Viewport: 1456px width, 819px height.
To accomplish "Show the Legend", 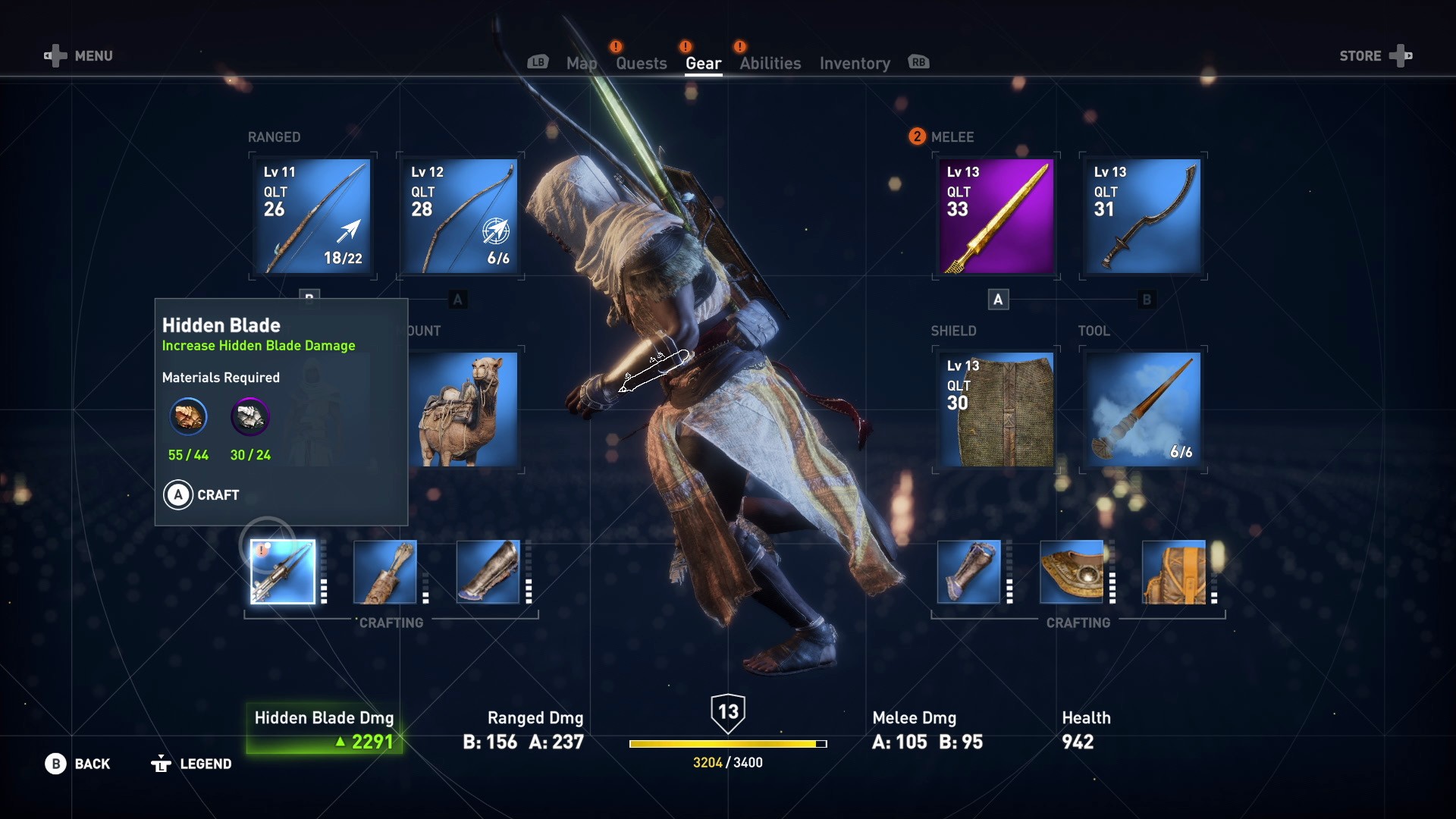I will pyautogui.click(x=191, y=764).
